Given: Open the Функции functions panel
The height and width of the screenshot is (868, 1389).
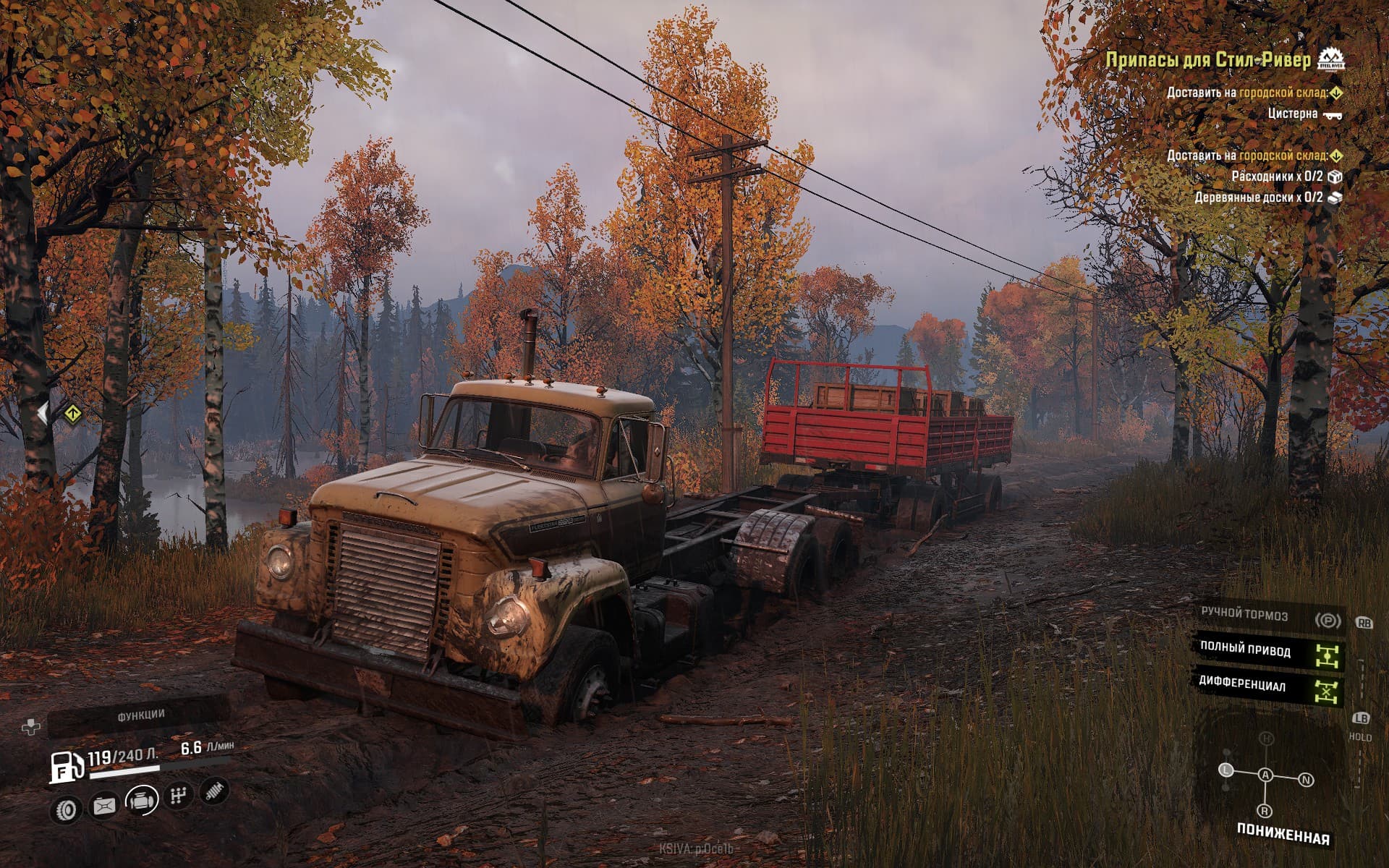Looking at the screenshot, I should pyautogui.click(x=141, y=715).
